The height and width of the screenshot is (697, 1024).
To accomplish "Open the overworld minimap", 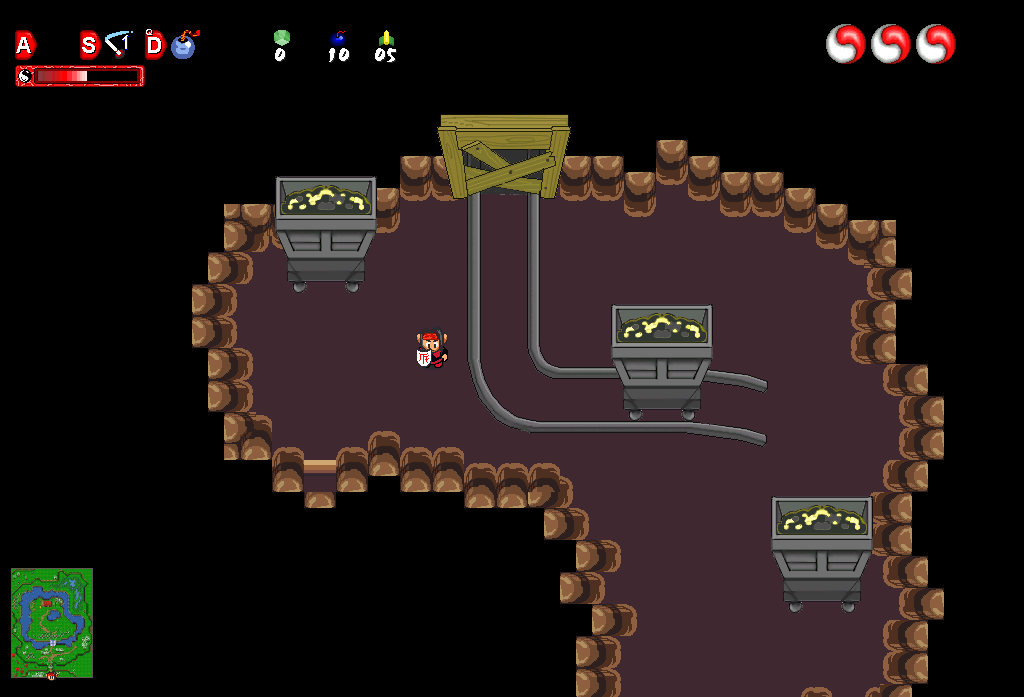I will pyautogui.click(x=52, y=622).
